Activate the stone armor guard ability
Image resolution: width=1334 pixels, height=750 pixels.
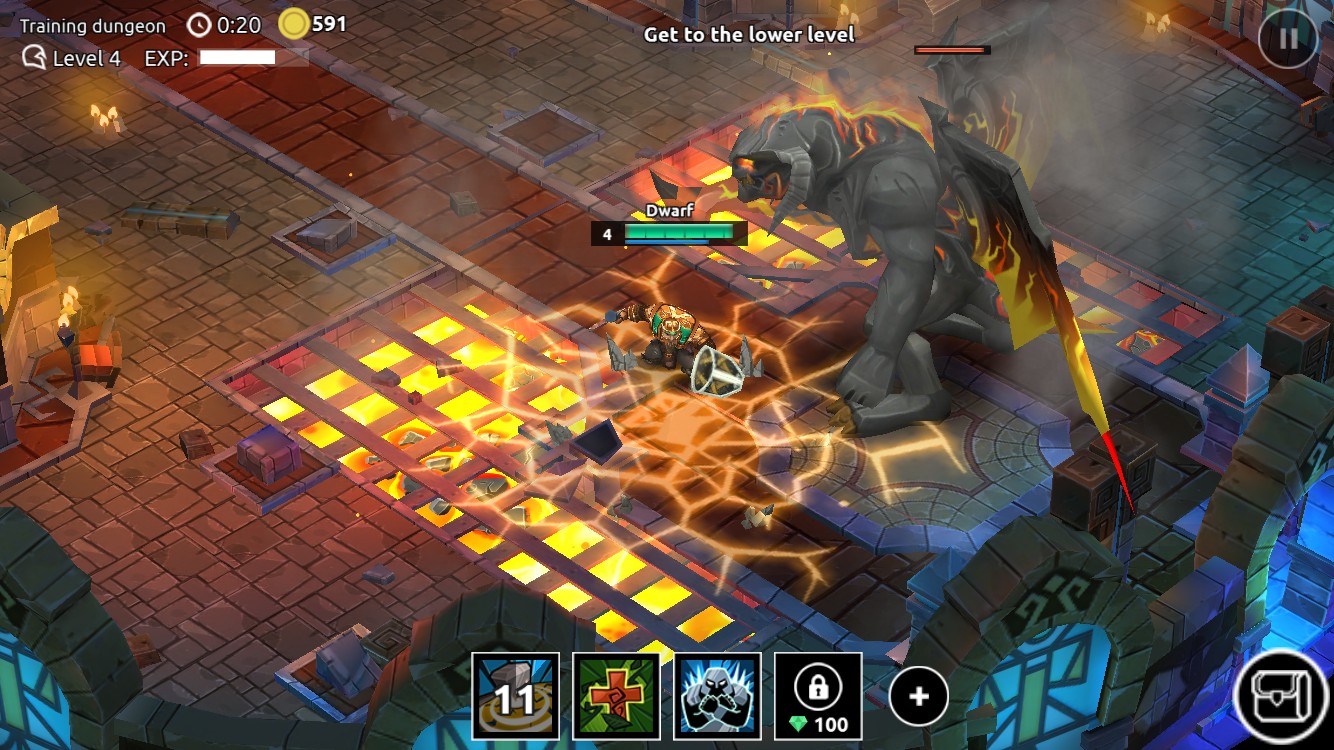point(717,696)
